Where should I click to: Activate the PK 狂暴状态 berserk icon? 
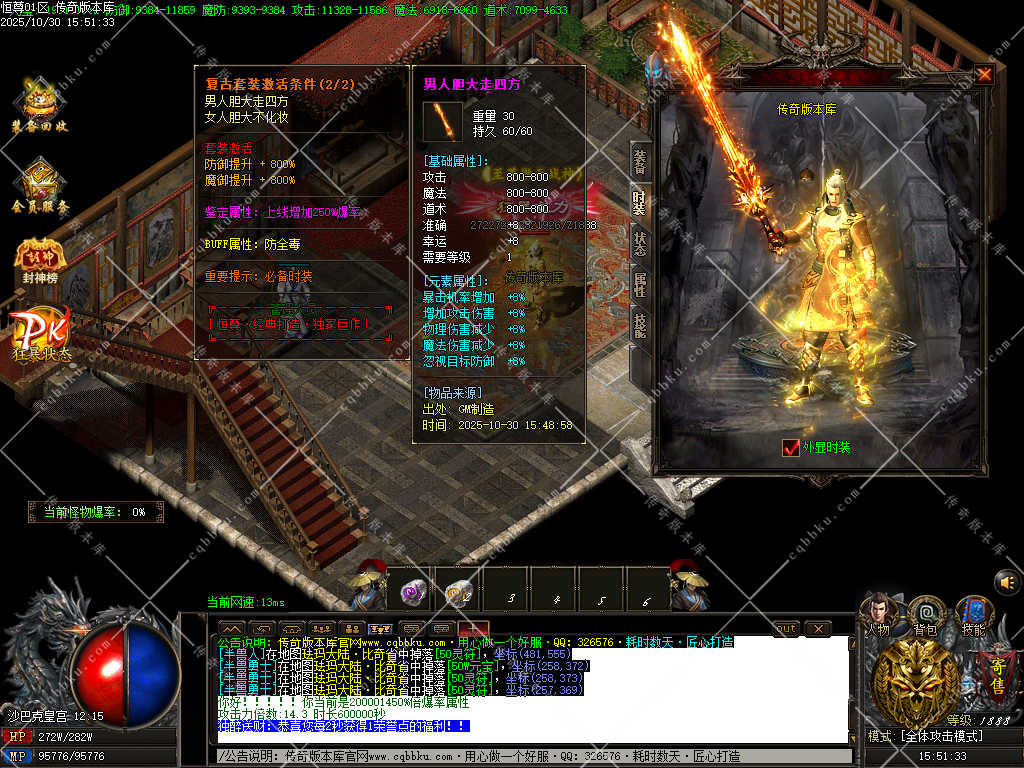pyautogui.click(x=41, y=336)
